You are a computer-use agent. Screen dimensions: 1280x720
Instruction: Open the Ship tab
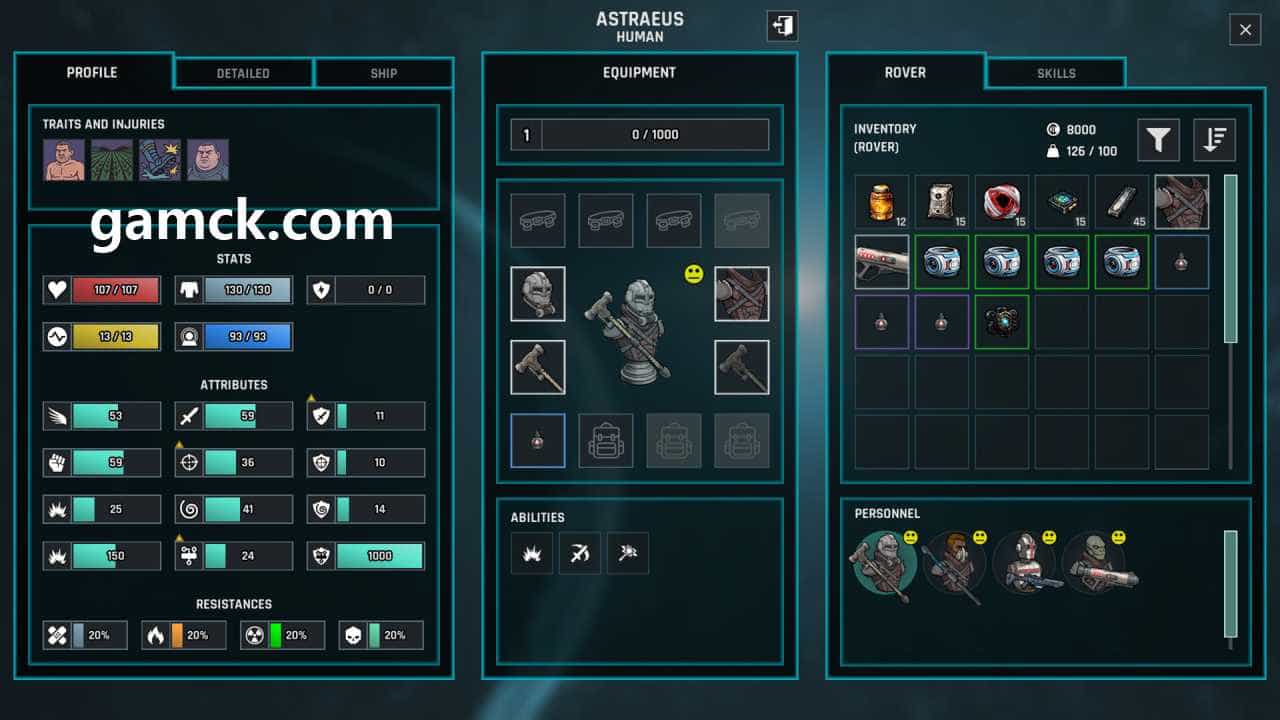pyautogui.click(x=383, y=73)
